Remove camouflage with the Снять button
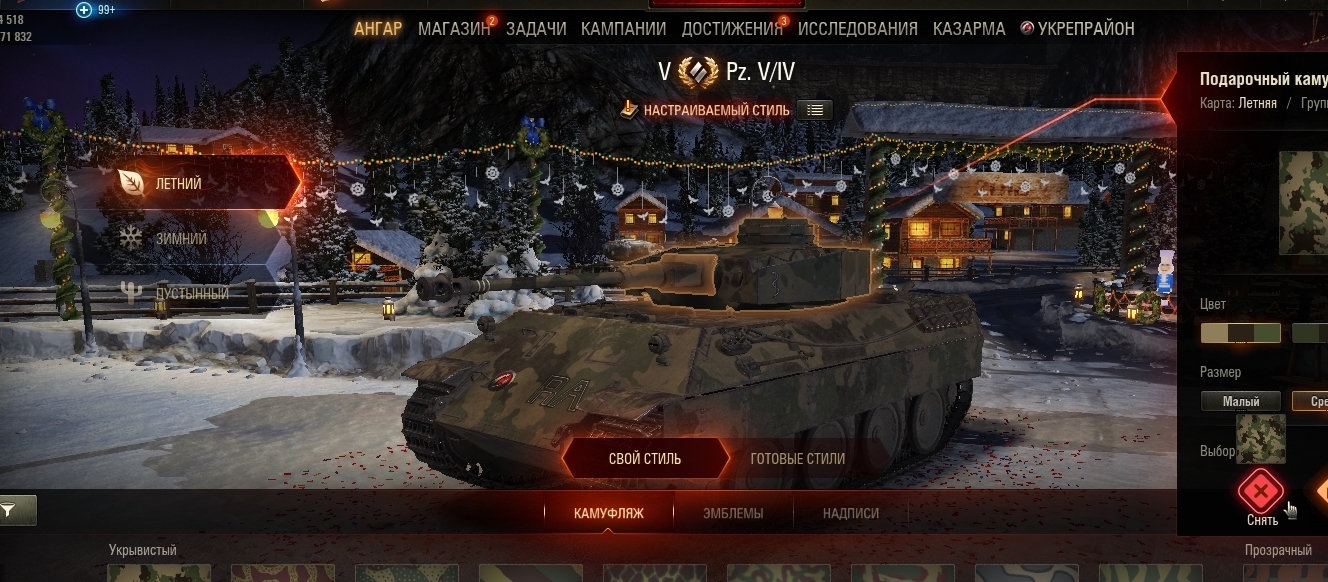Image resolution: width=1328 pixels, height=582 pixels. point(1261,493)
